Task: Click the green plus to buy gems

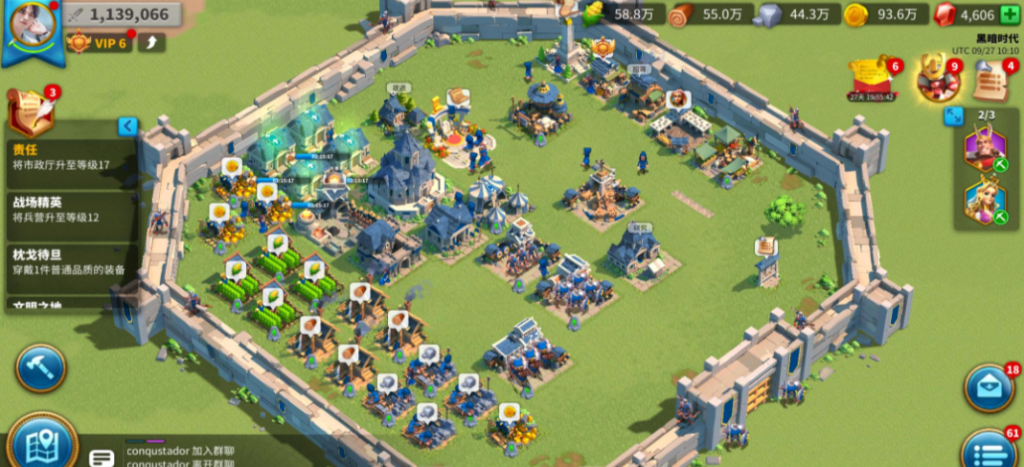Action: point(1010,15)
